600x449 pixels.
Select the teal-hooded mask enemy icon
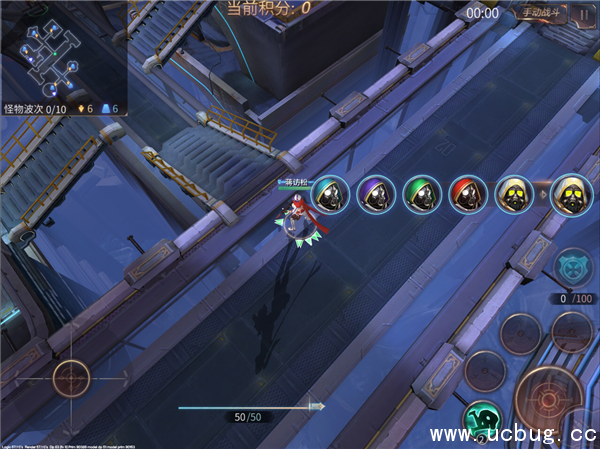pyautogui.click(x=330, y=195)
